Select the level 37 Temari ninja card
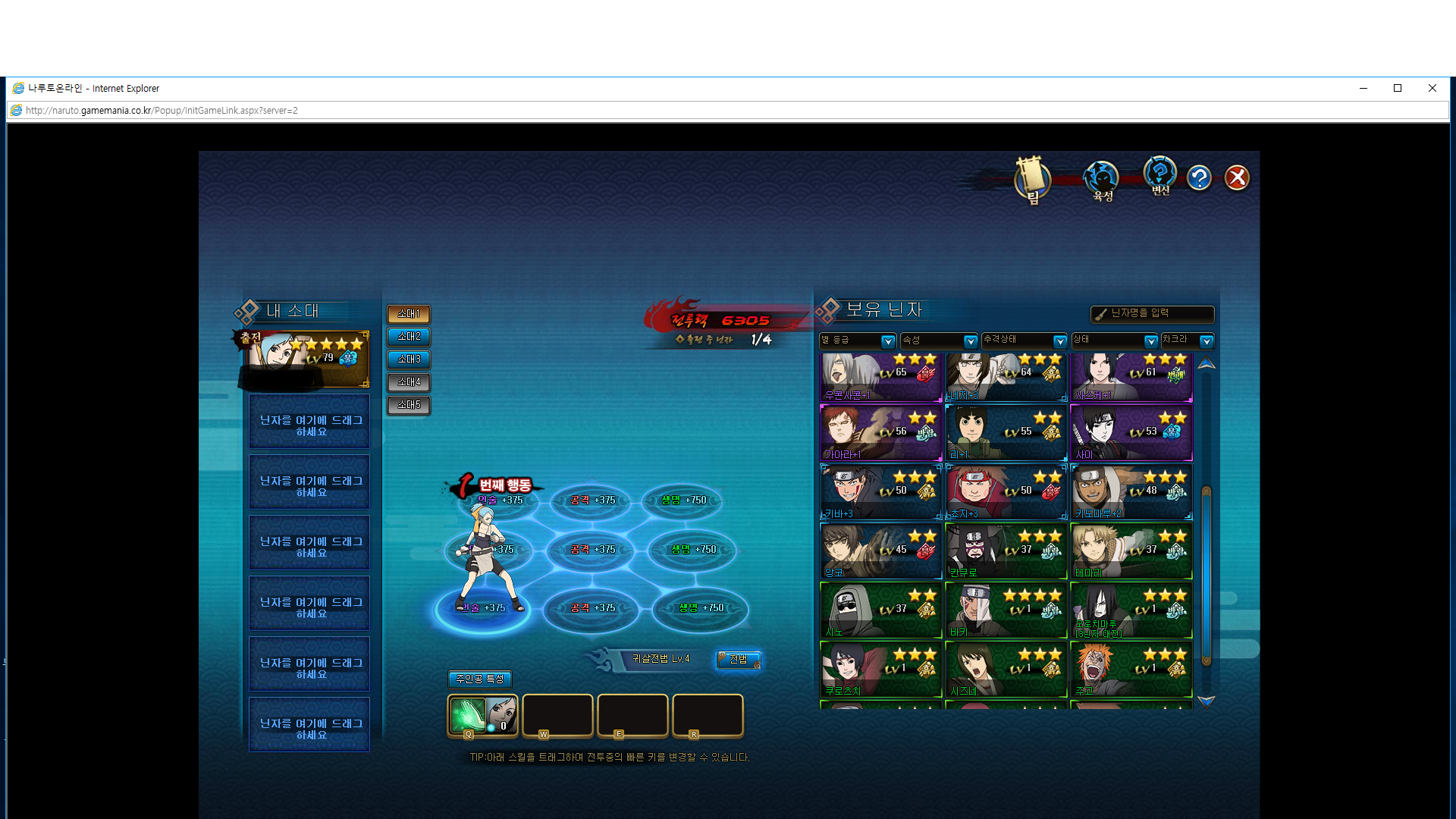The image size is (1456, 819). (1131, 551)
